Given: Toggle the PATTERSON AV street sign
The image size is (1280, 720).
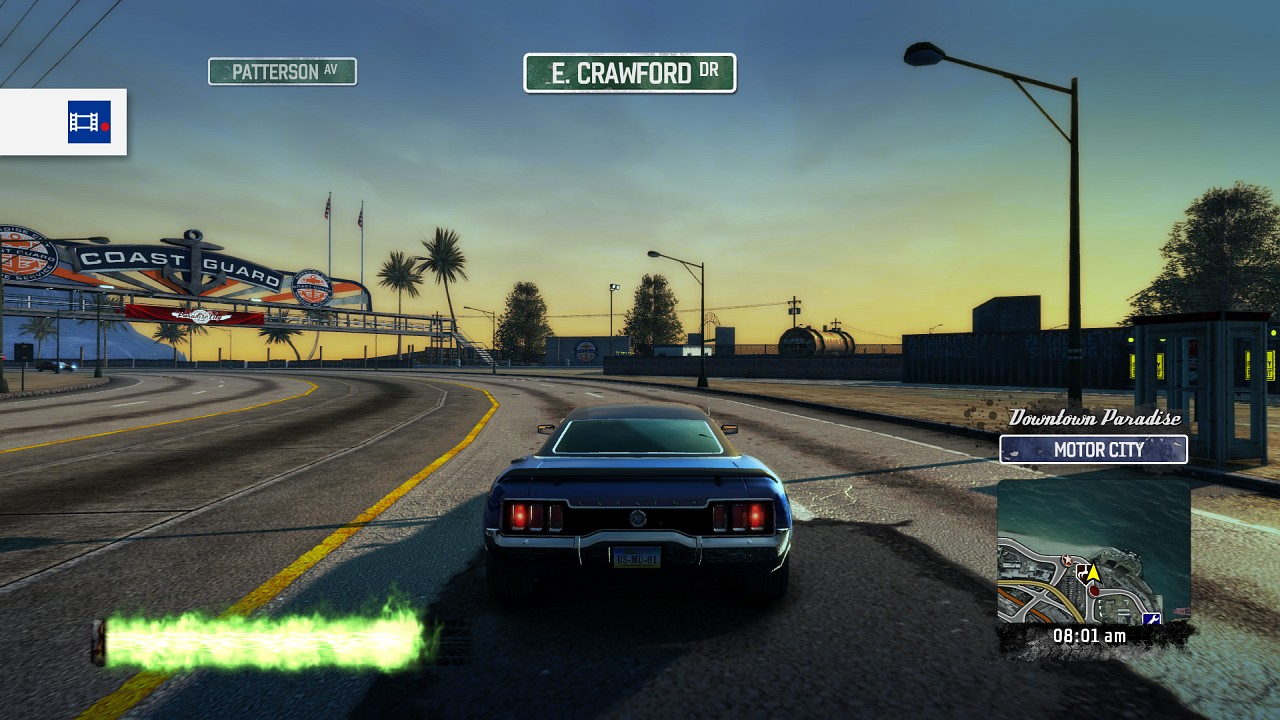Looking at the screenshot, I should coord(282,71).
